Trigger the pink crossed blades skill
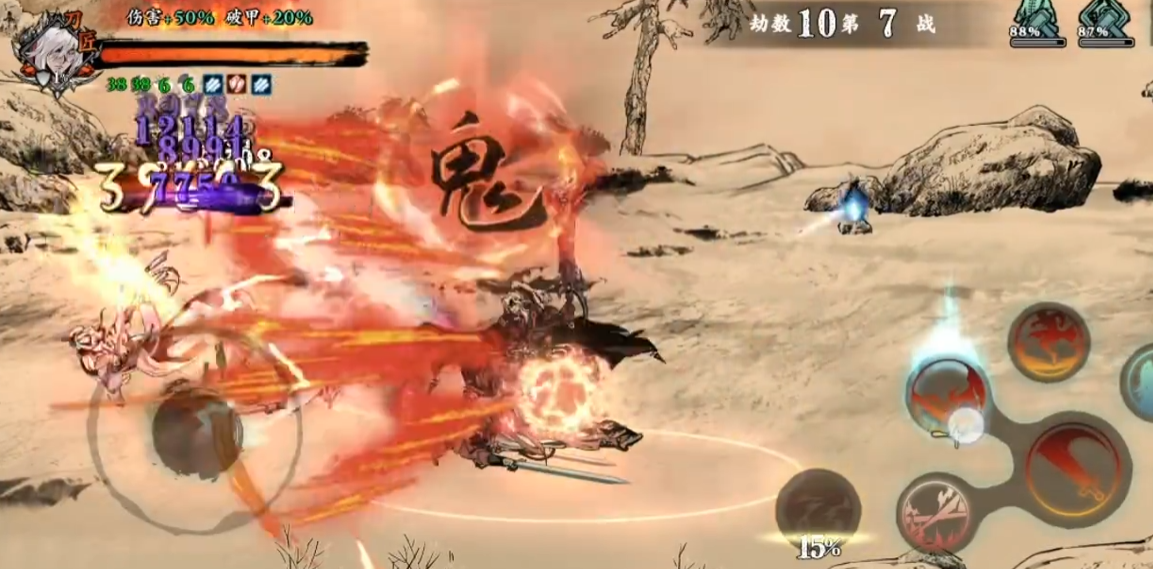The image size is (1153, 569). point(934,513)
